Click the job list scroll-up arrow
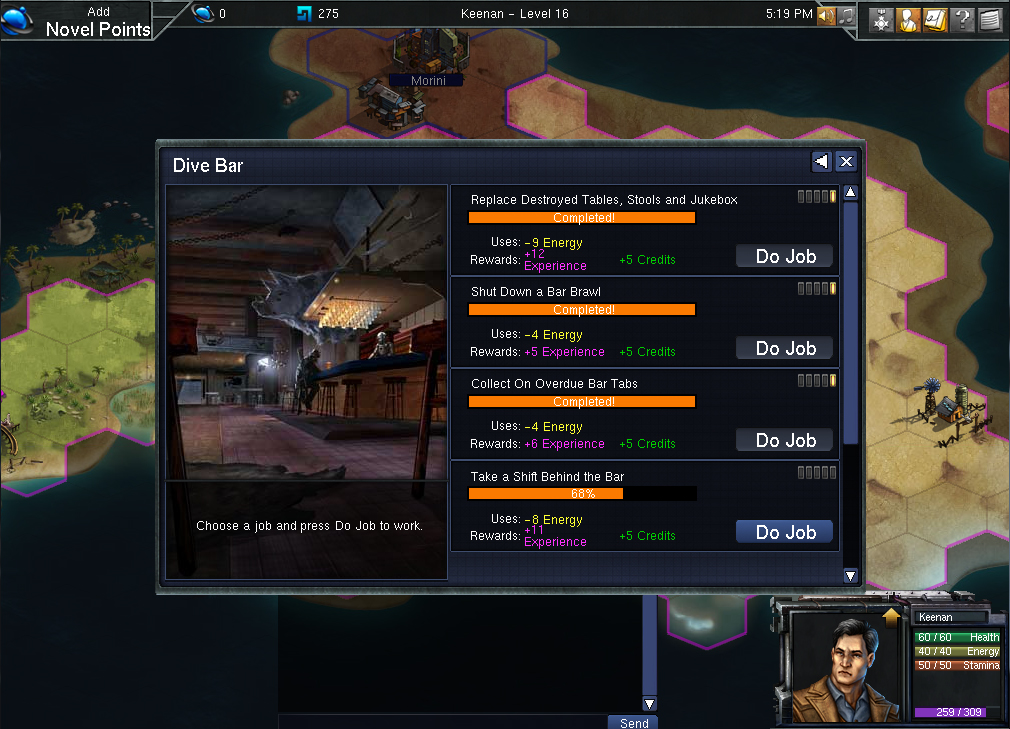The image size is (1010, 729). coord(850,192)
